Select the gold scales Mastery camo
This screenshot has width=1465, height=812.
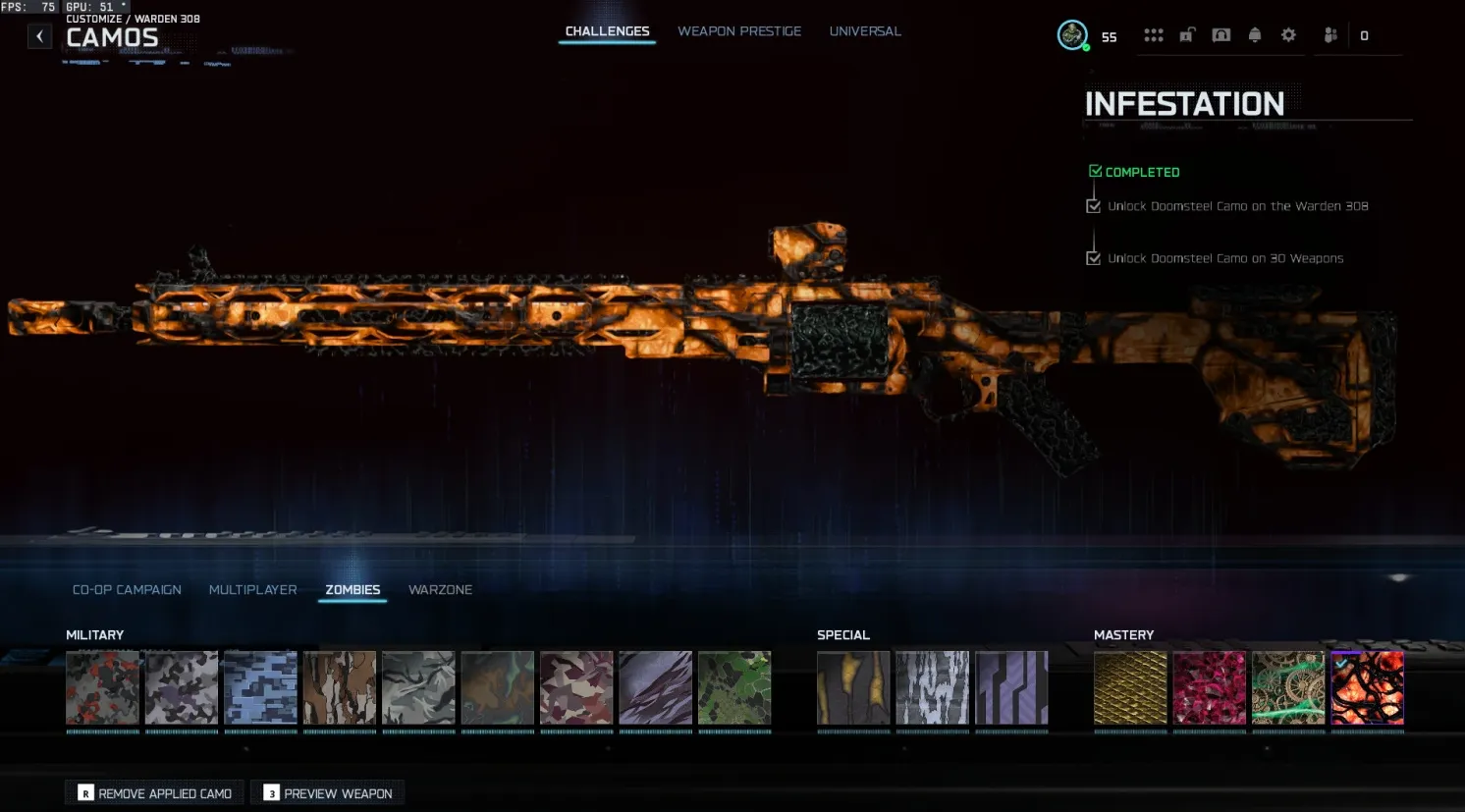click(1130, 687)
